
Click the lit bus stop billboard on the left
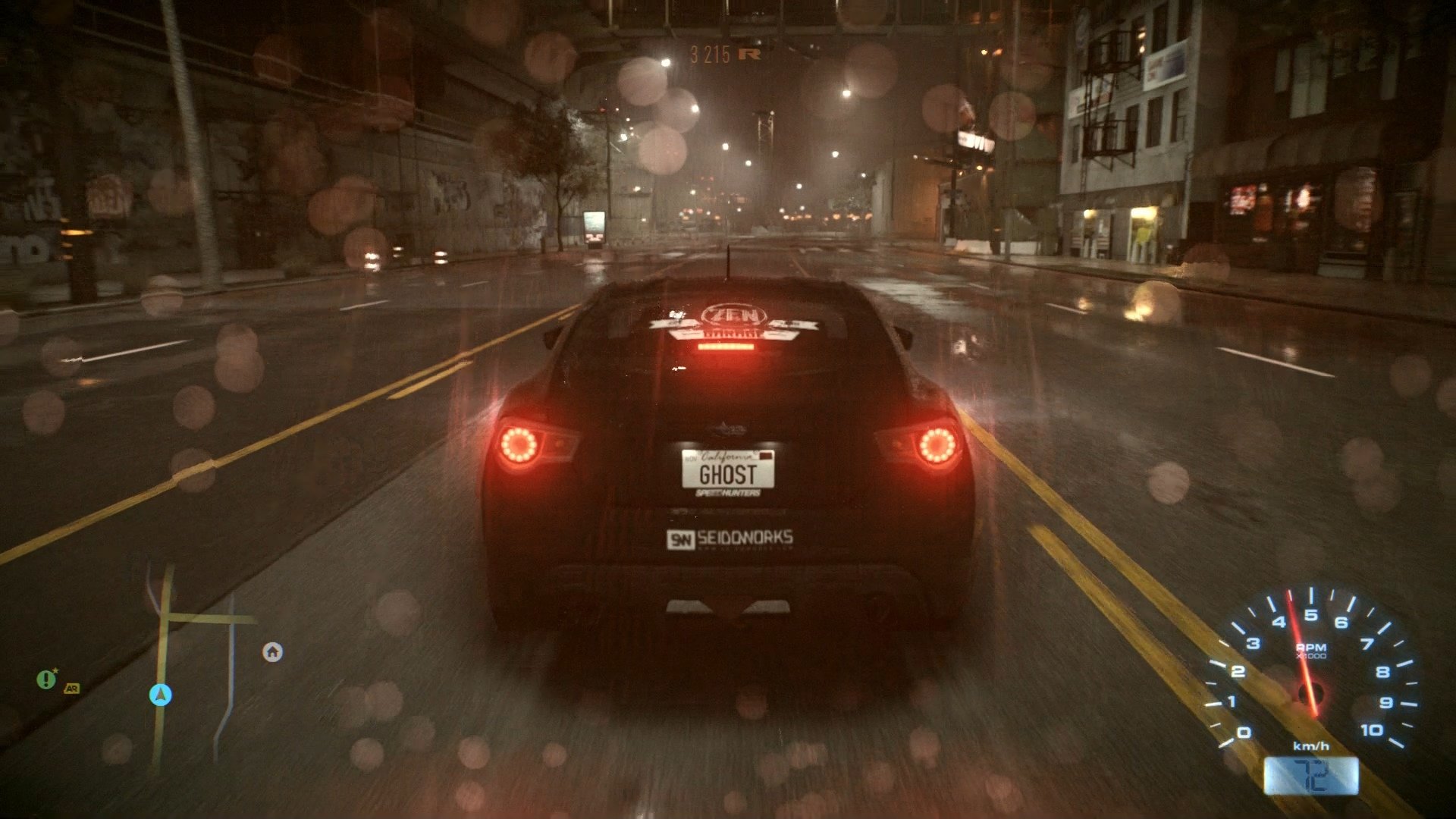click(x=595, y=227)
